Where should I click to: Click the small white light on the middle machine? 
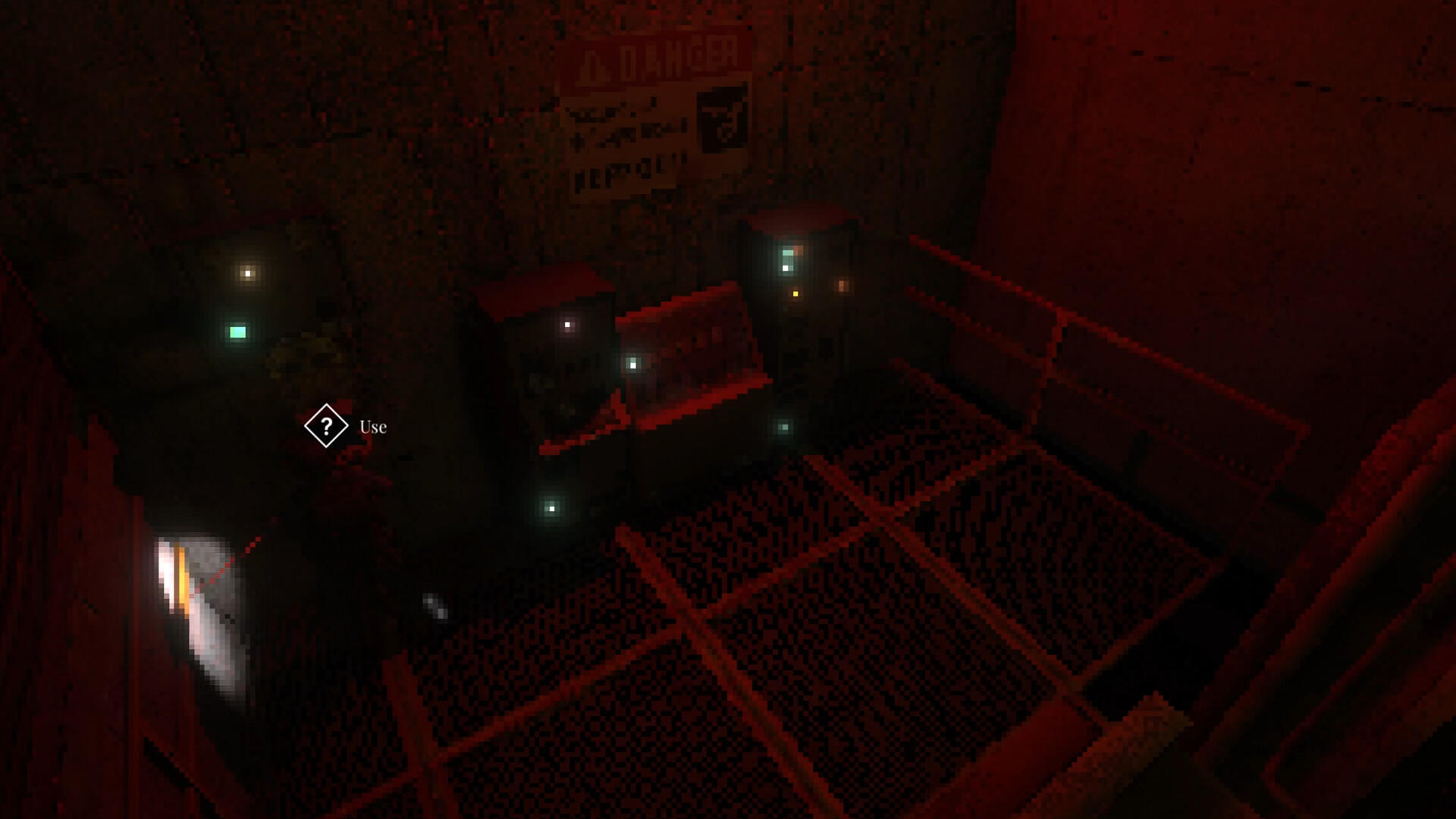(566, 325)
